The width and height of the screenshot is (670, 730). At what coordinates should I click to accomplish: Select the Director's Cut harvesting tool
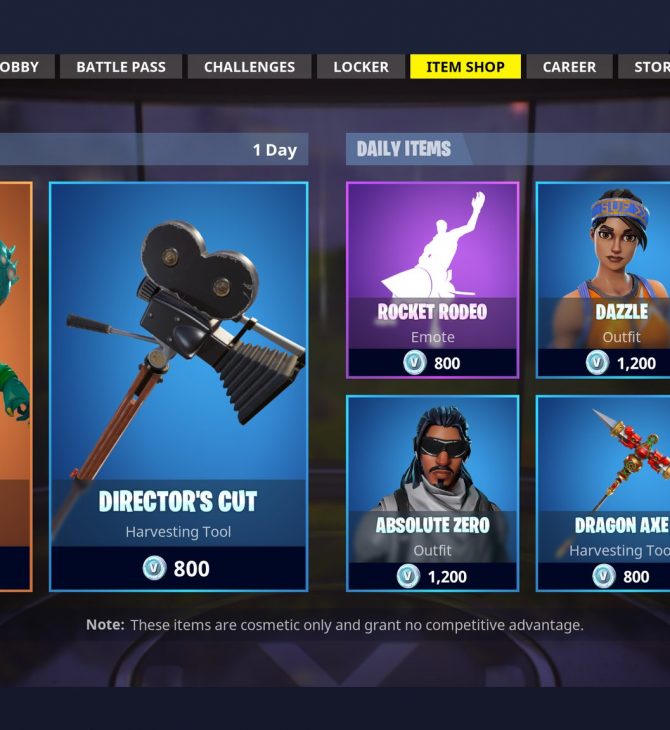point(178,386)
